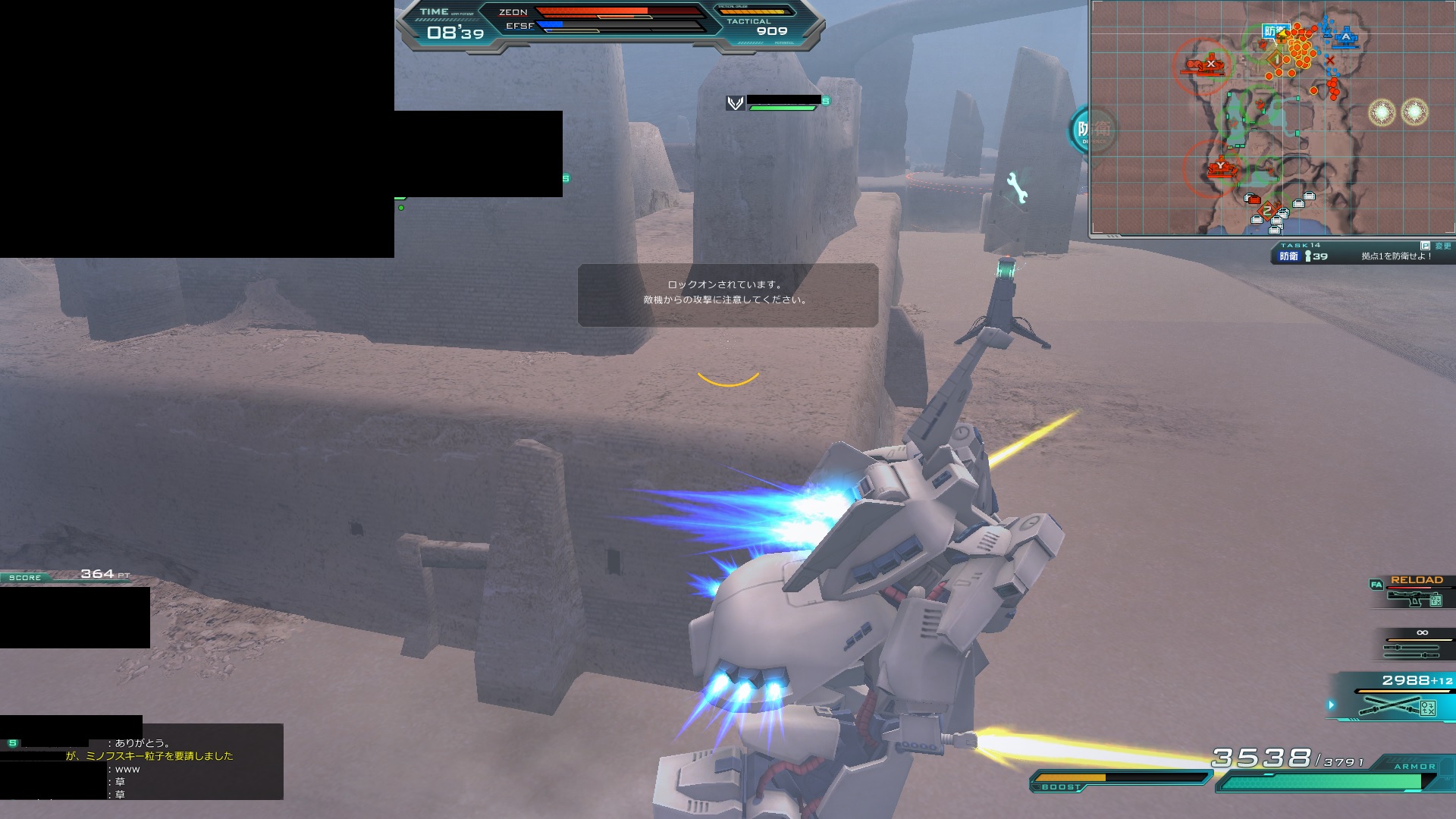Viewport: 1456px width, 819px height.
Task: Select enemy base Y marker on minimap
Action: click(1220, 166)
